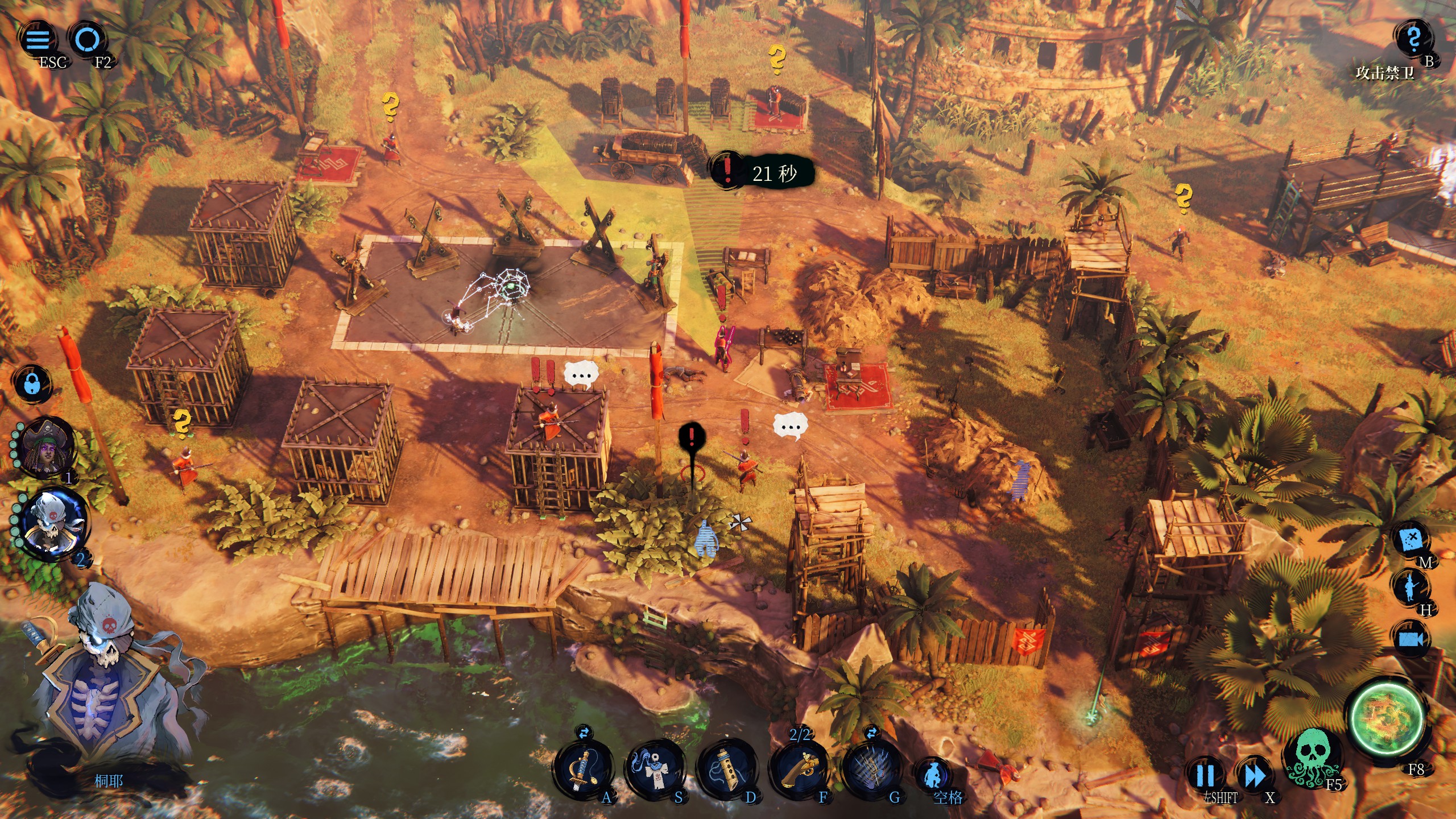Toggle the enemy soldier highlight icon
Viewport: 1456px width, 819px height.
tap(1410, 588)
